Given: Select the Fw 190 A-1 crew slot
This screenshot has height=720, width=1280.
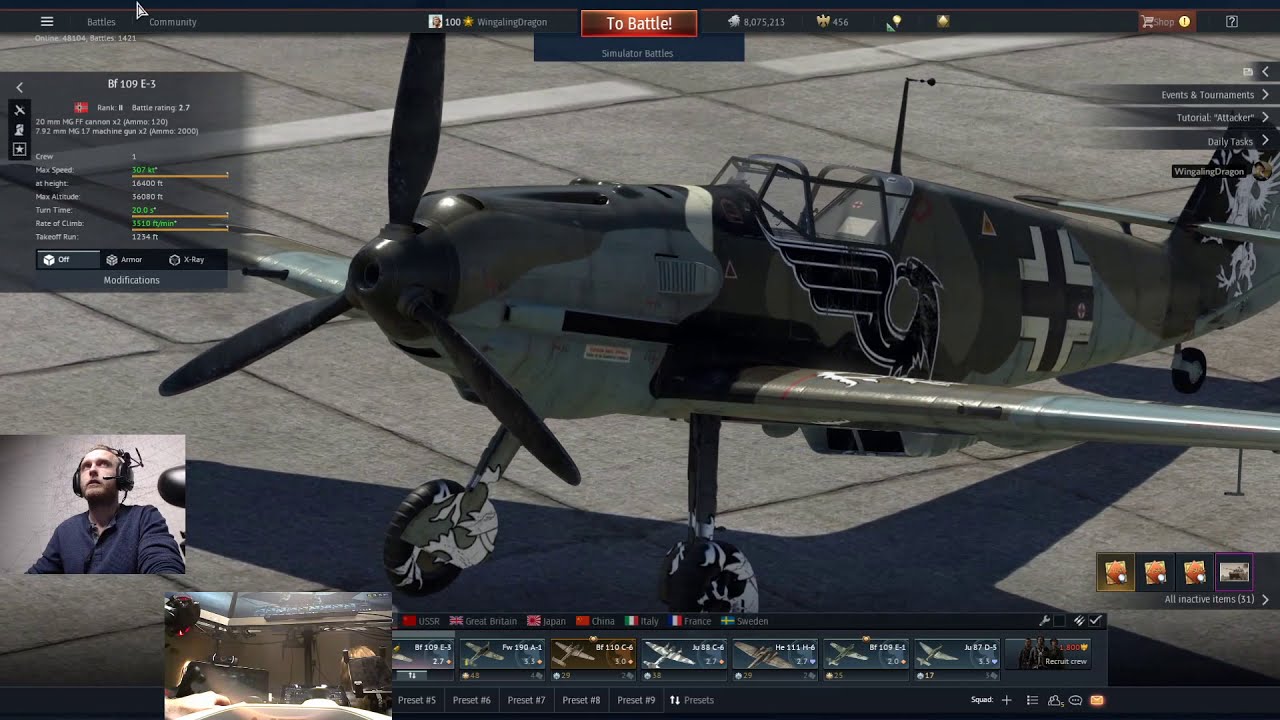Looking at the screenshot, I should point(503,655).
